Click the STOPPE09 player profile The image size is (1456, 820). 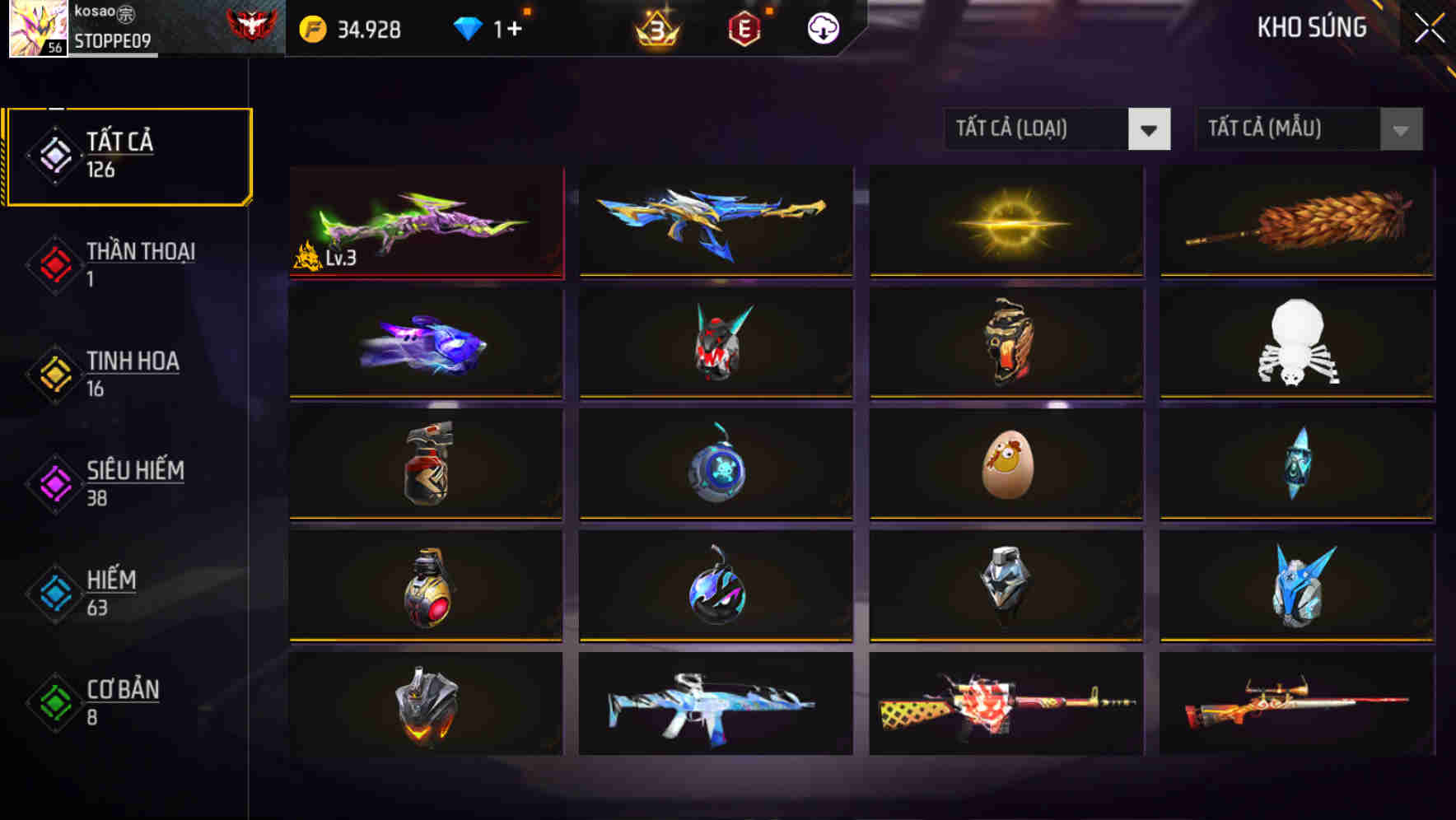(110, 40)
